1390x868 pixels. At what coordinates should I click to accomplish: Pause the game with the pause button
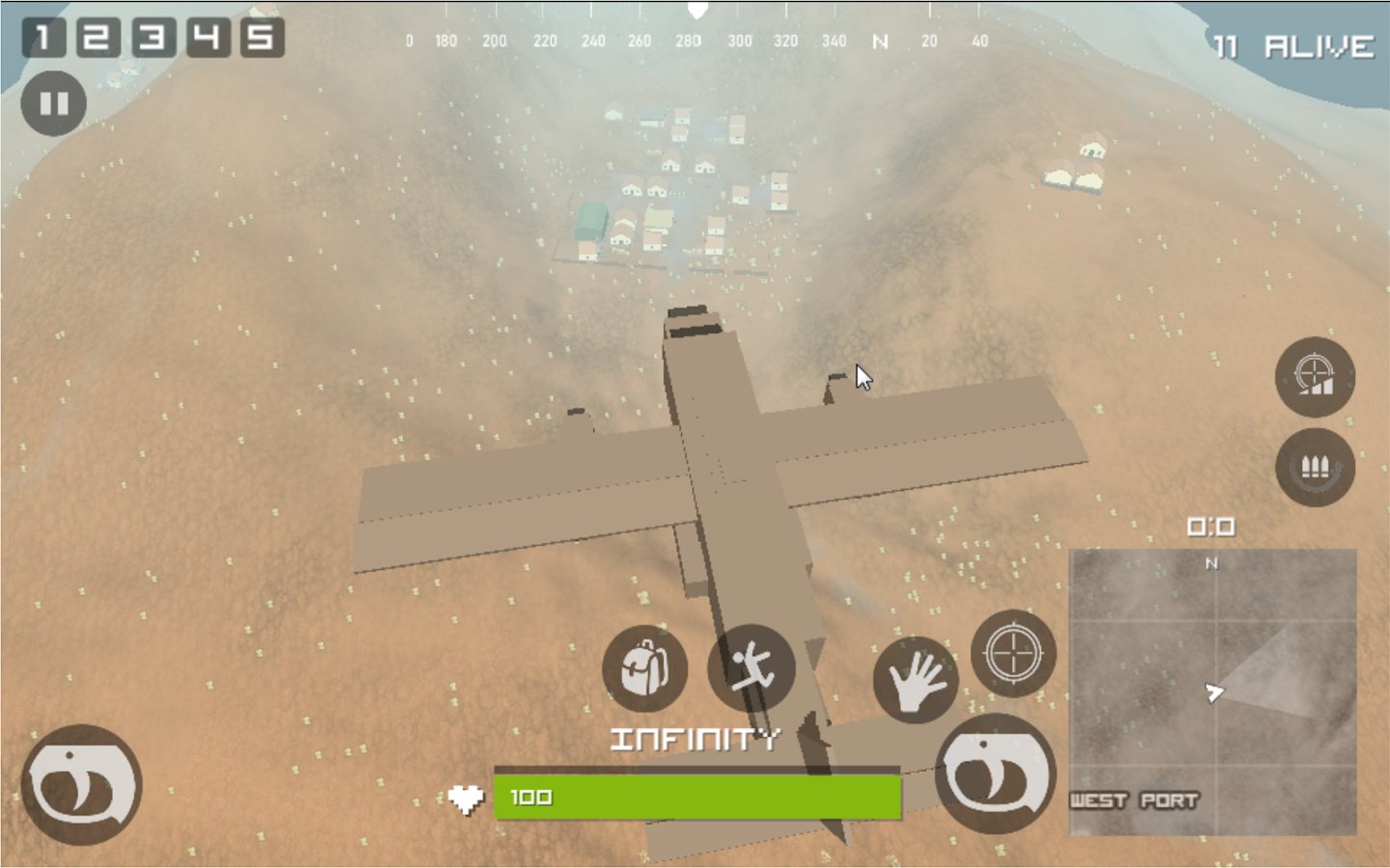click(x=54, y=103)
